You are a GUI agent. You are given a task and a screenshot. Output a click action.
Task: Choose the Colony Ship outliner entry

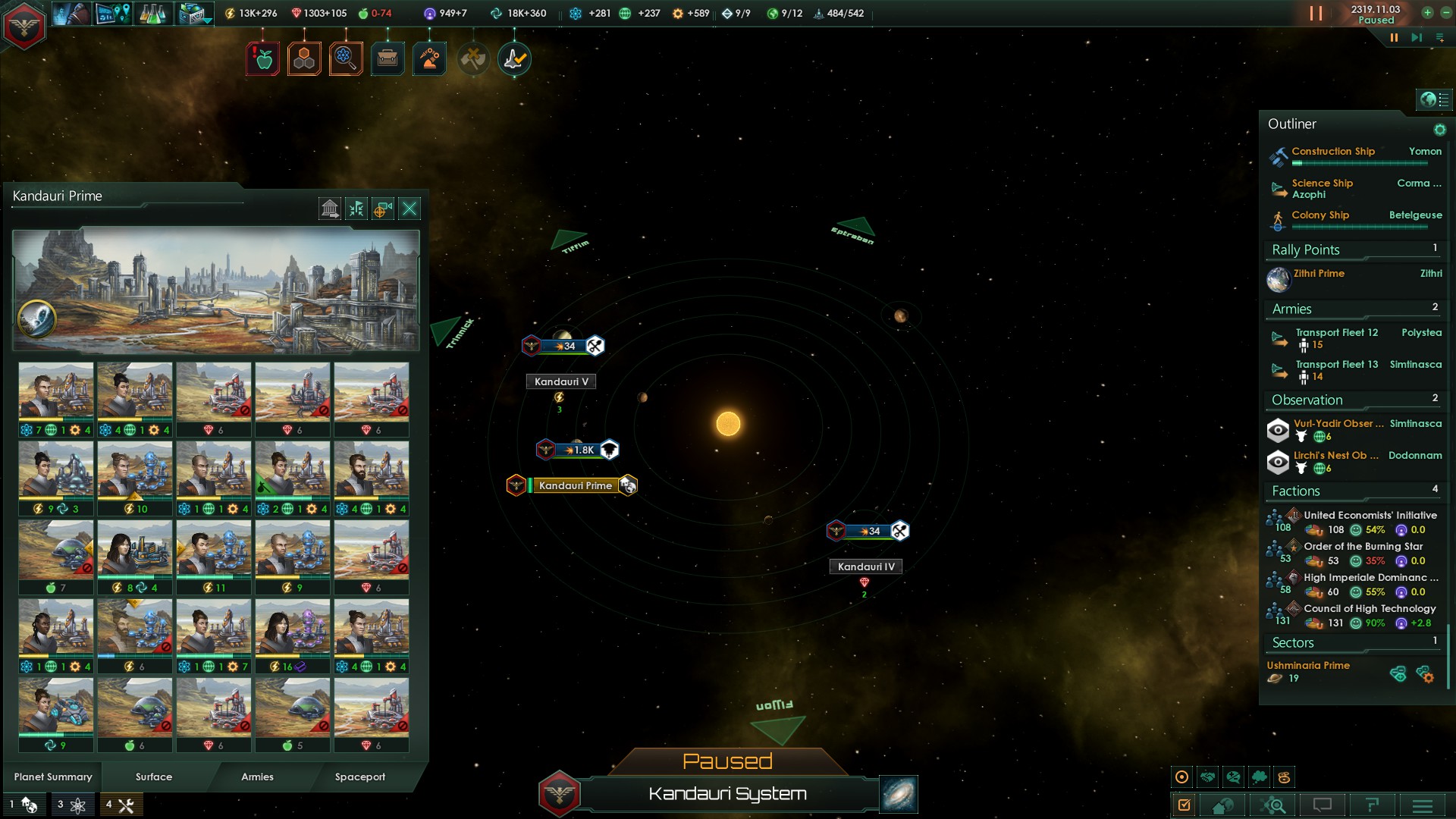1320,215
